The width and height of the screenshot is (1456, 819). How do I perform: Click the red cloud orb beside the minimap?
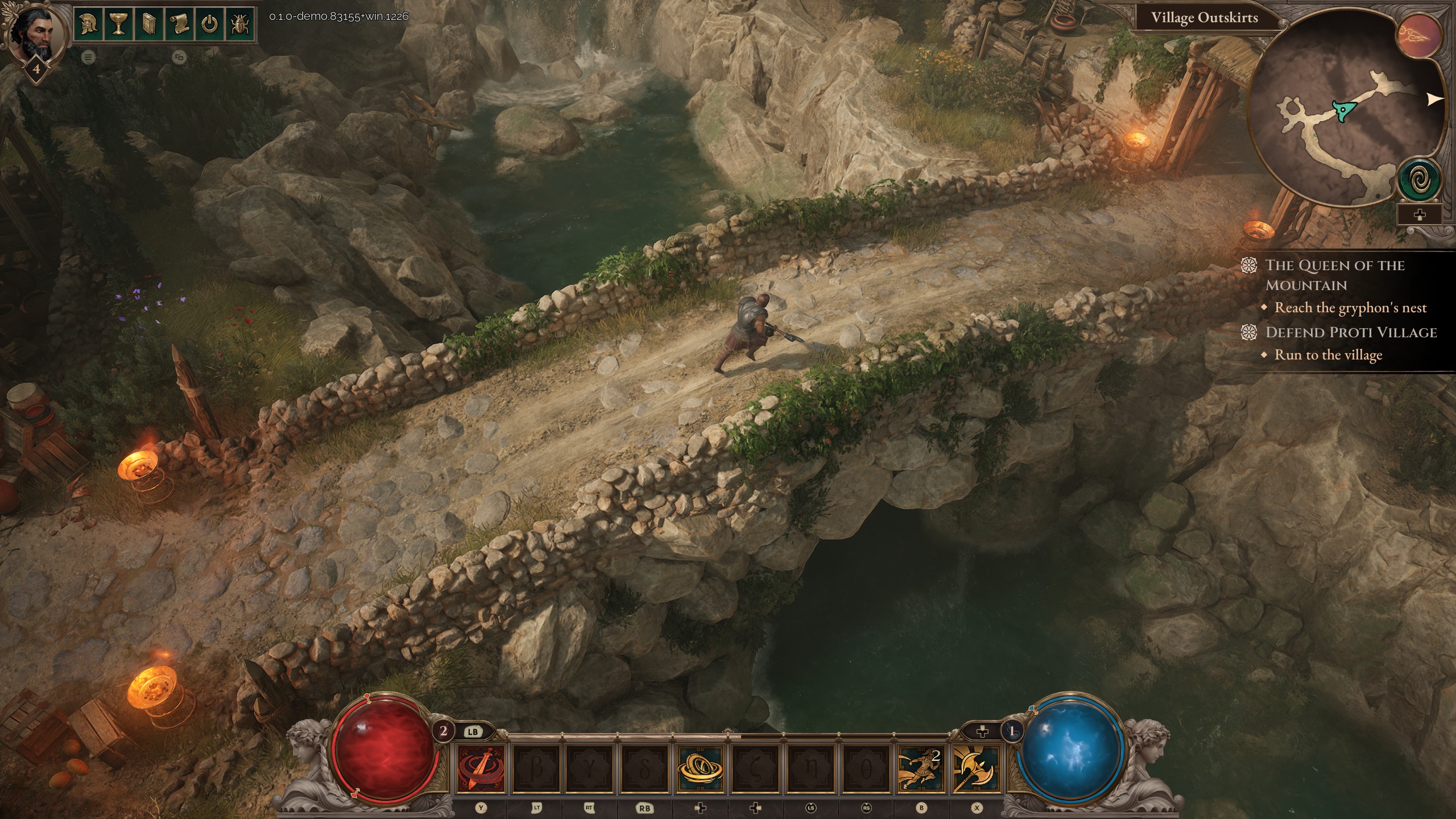tap(1420, 36)
